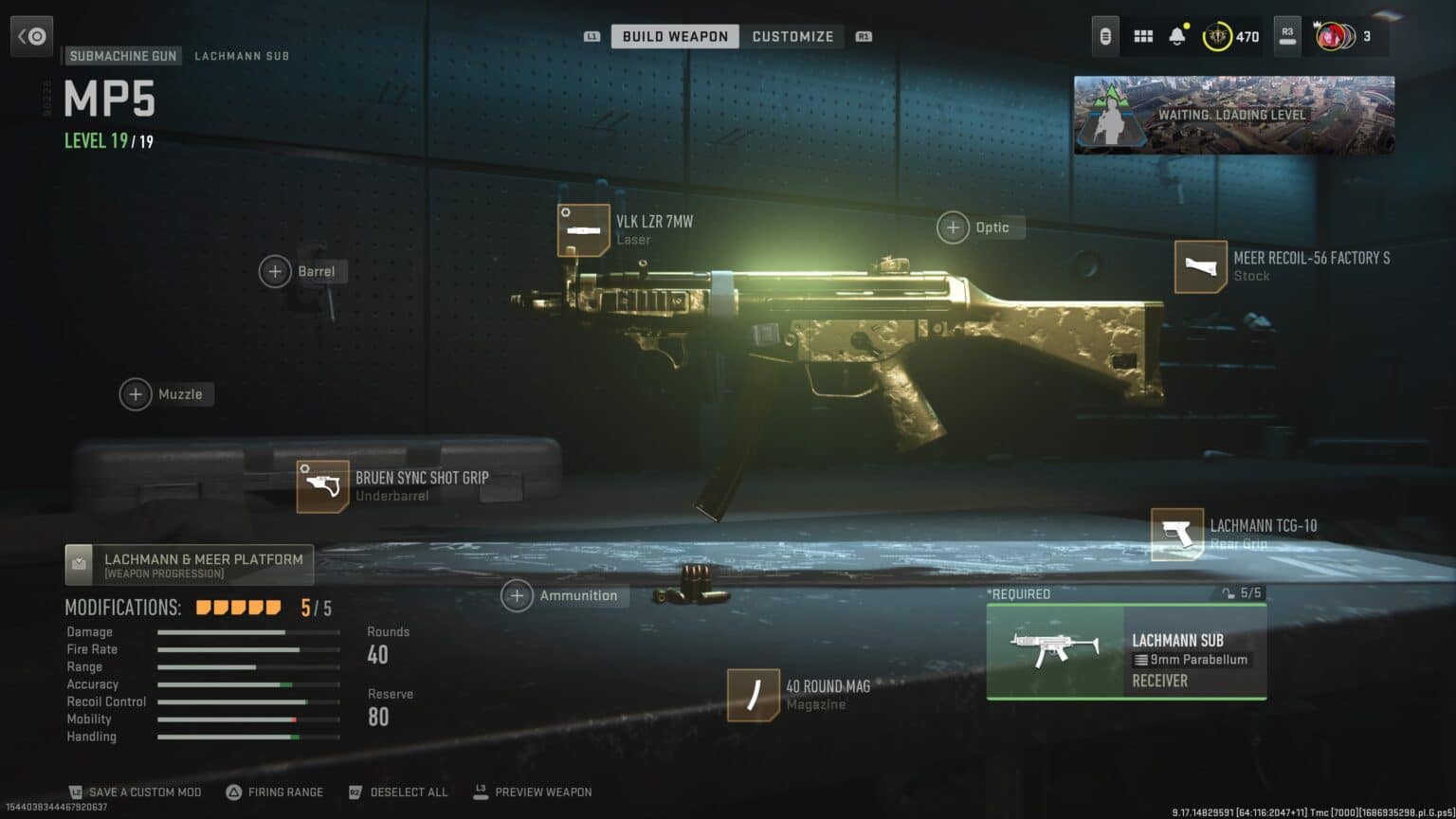
Task: Select the Build Weapon tab
Action: pos(674,36)
